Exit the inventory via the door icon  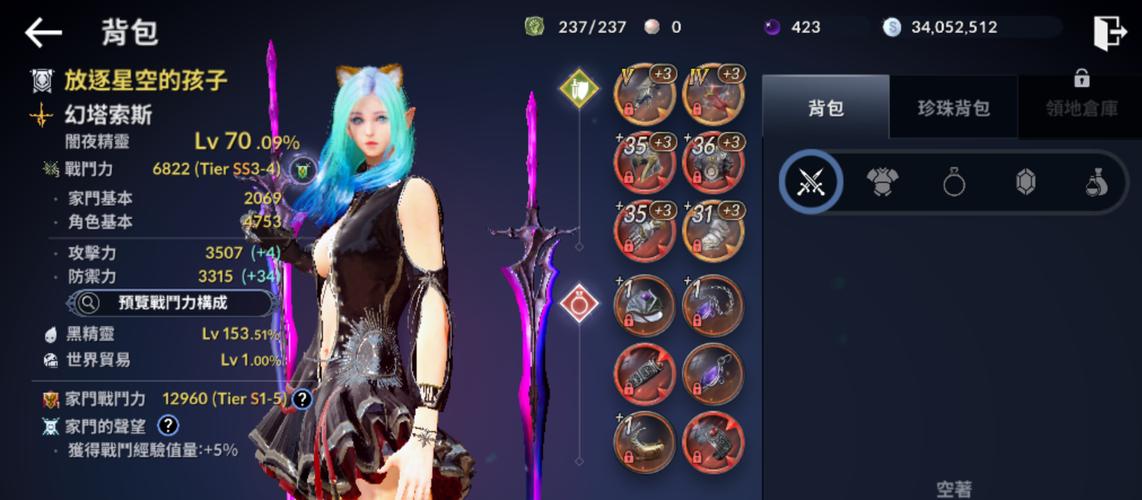coord(1110,32)
